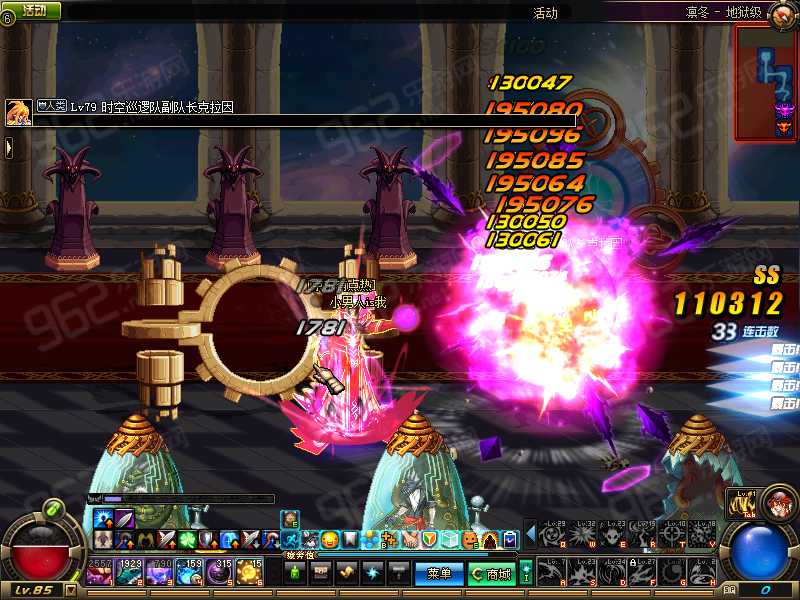
Task: Activate the W burst skill
Action: coord(581,534)
